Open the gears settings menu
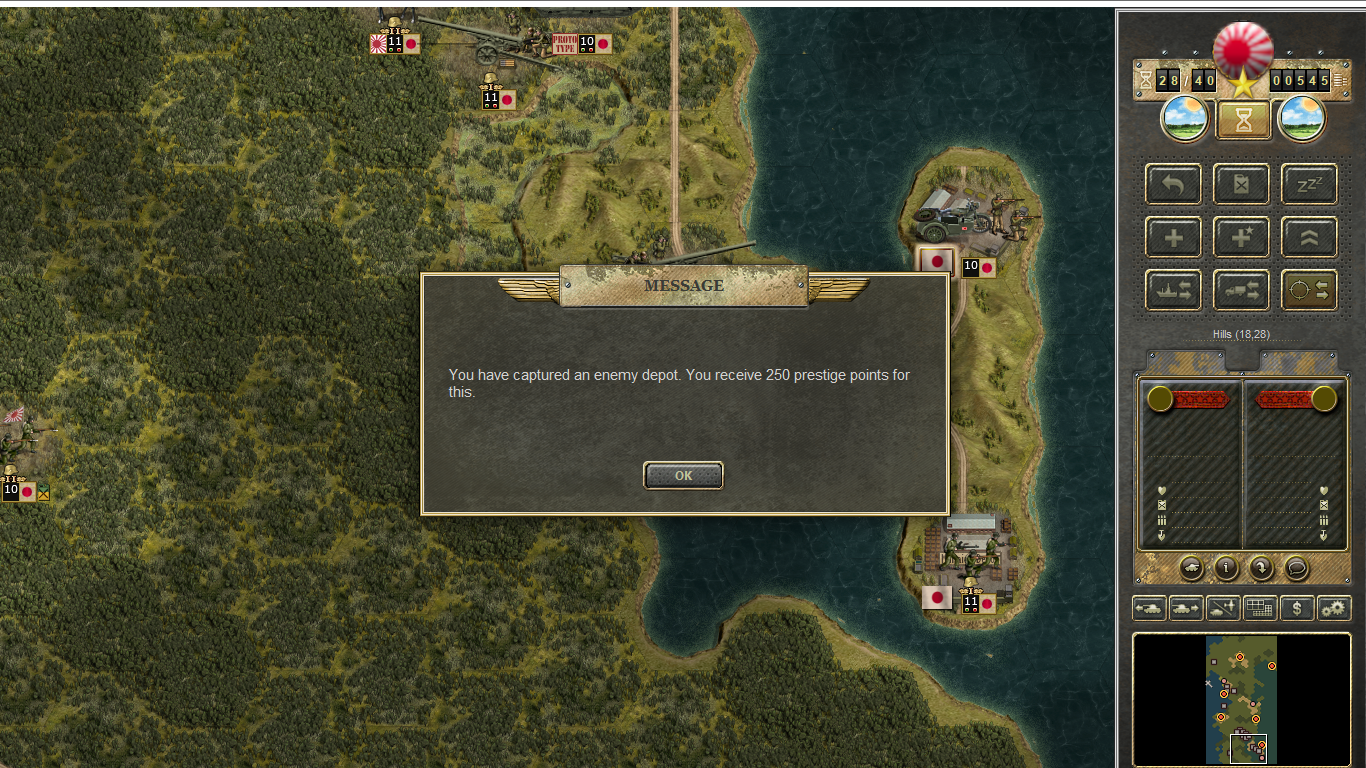This screenshot has height=768, width=1366. point(1334,607)
